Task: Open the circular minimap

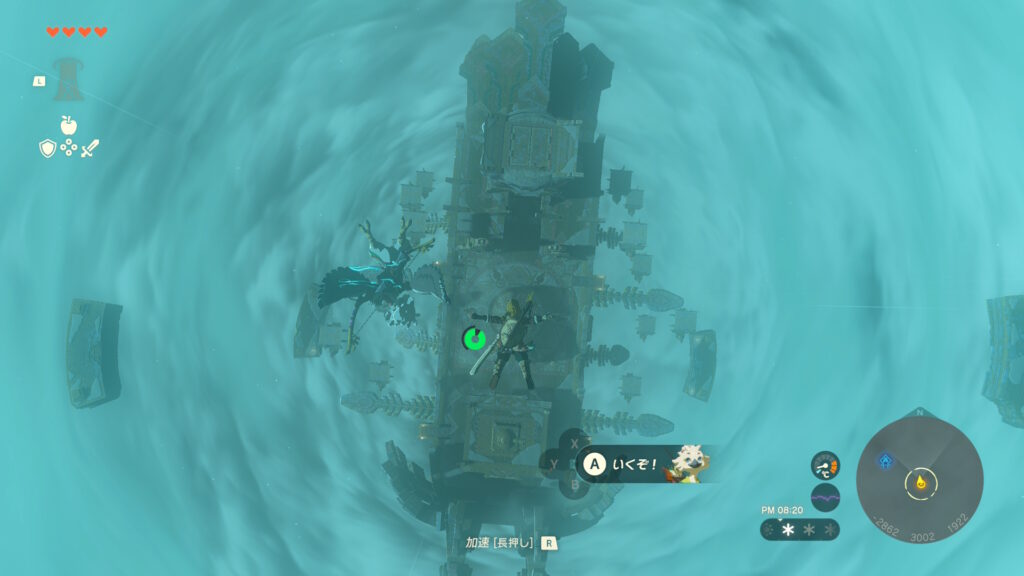Action: click(x=919, y=481)
